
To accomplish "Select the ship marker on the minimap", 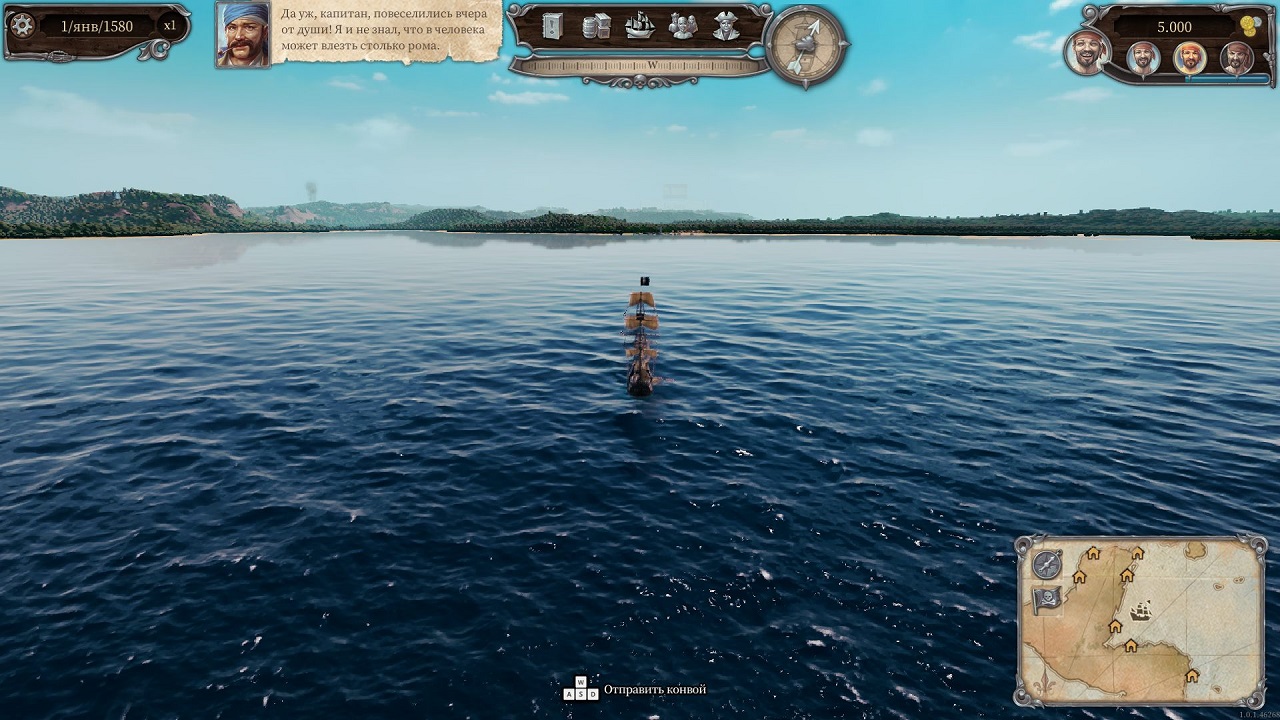I will [x=1141, y=610].
